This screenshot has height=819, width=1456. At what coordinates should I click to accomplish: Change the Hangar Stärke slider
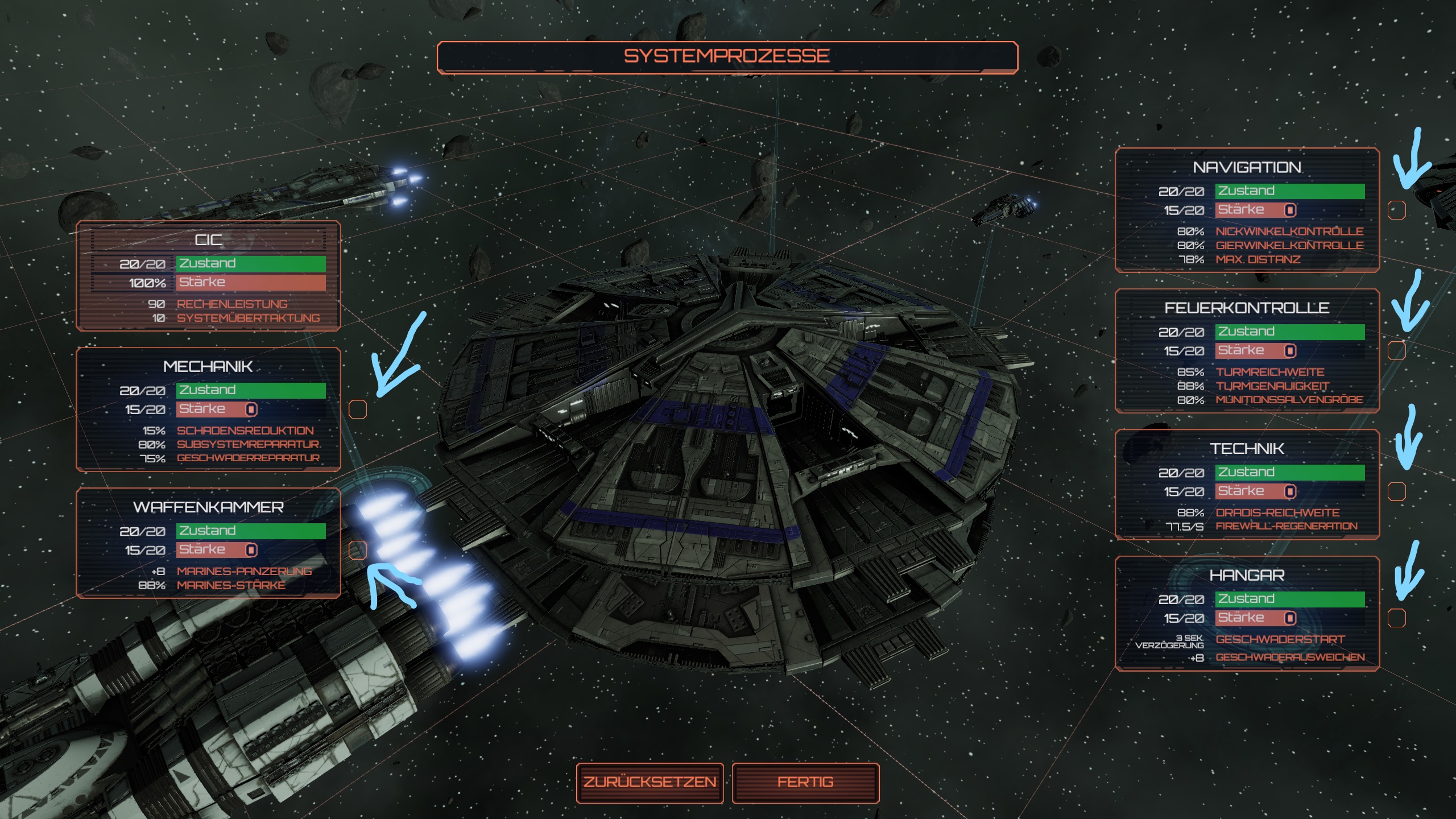point(1290,618)
